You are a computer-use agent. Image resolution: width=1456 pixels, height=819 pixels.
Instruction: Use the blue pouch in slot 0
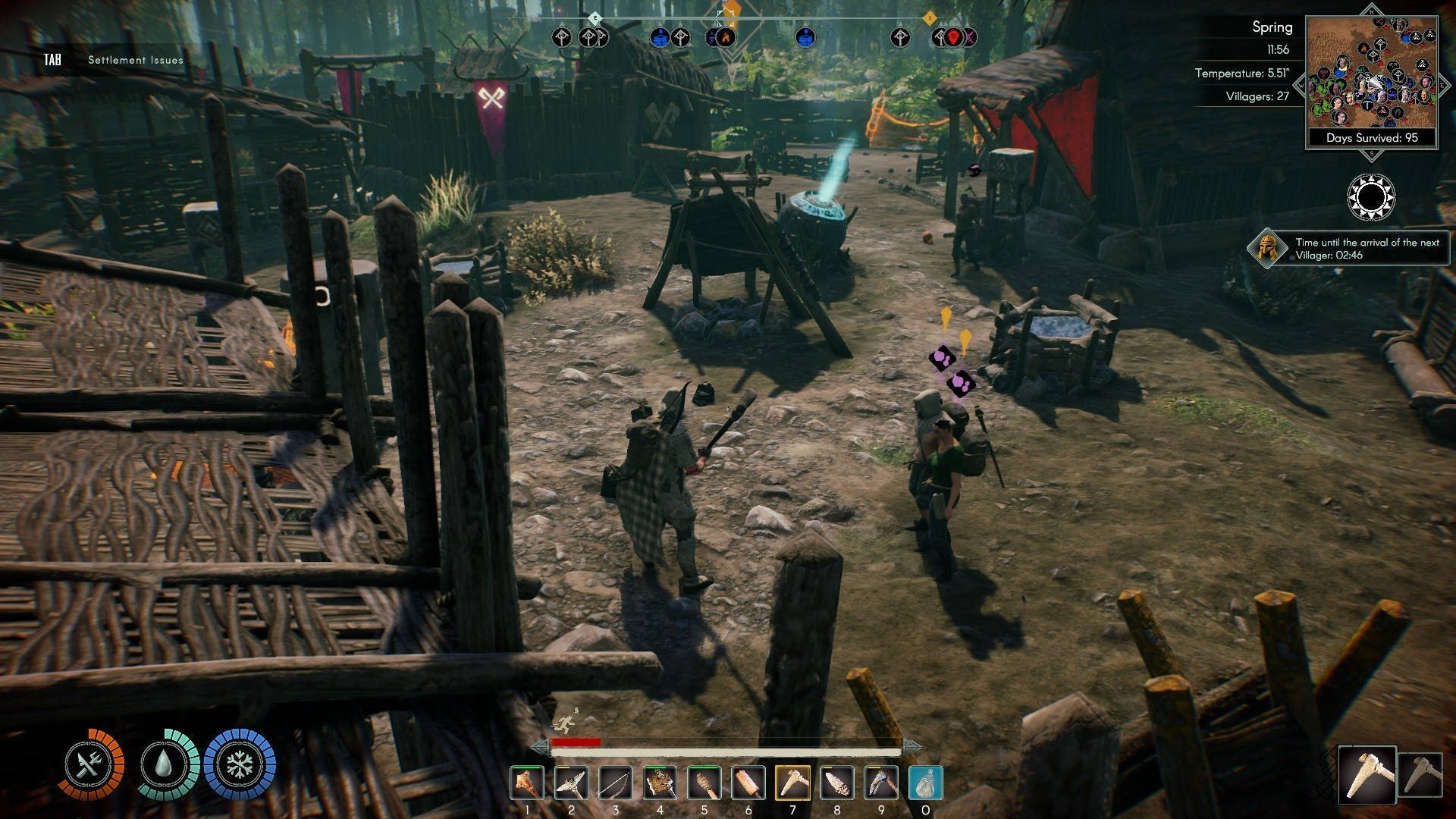pos(925,783)
